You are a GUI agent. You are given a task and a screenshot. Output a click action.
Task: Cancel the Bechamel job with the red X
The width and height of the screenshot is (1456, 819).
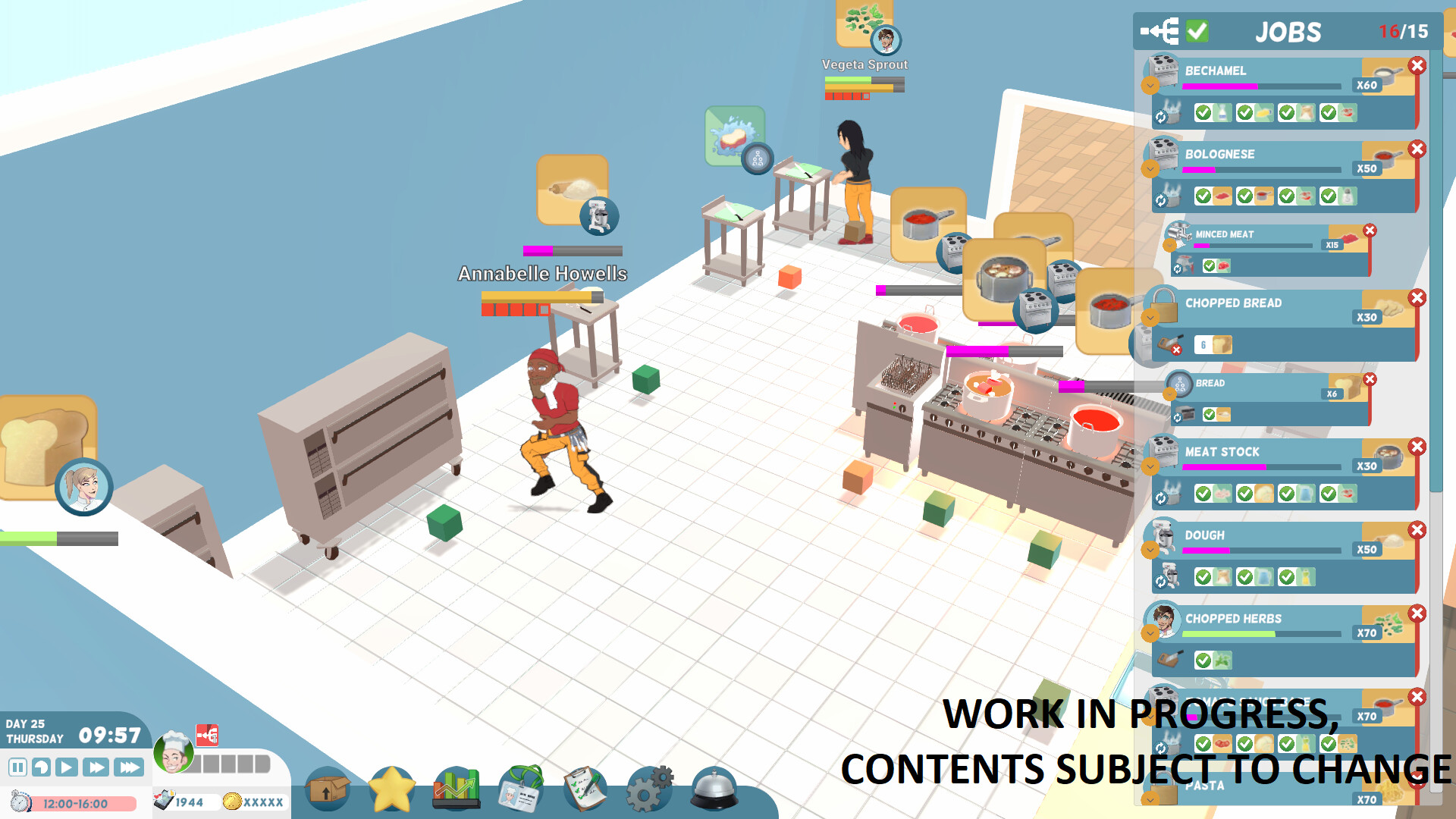(1417, 65)
